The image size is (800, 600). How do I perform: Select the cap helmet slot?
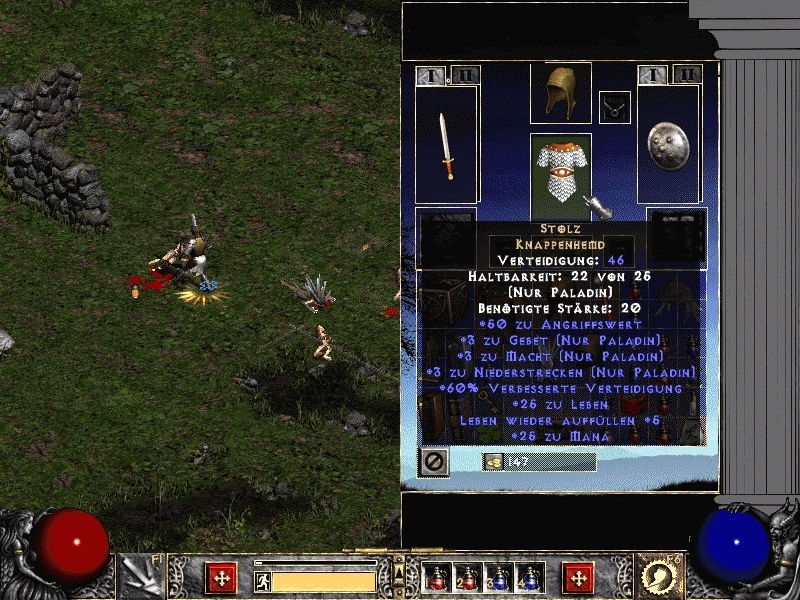tap(560, 93)
